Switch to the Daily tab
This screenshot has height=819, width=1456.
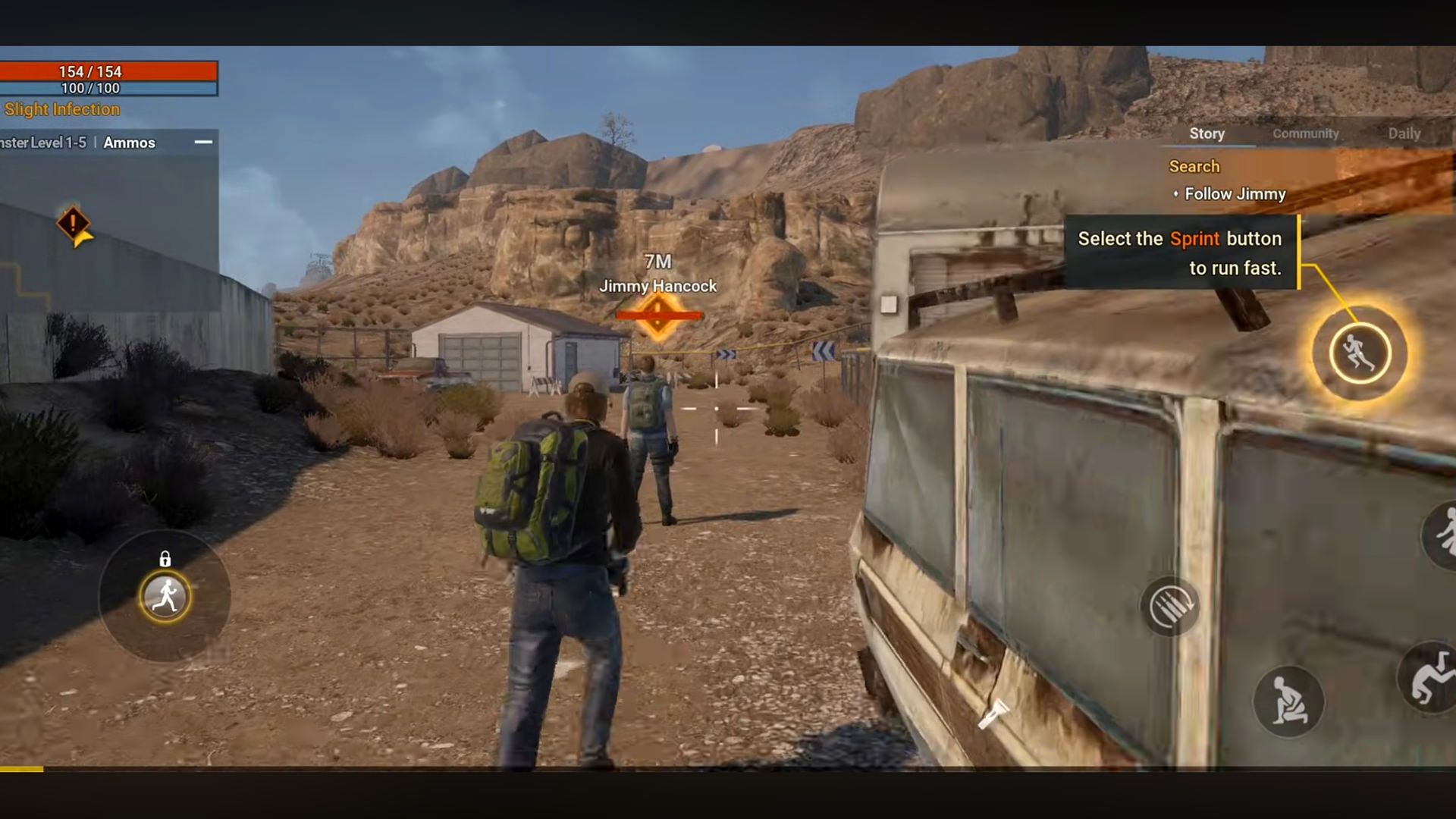coord(1404,133)
